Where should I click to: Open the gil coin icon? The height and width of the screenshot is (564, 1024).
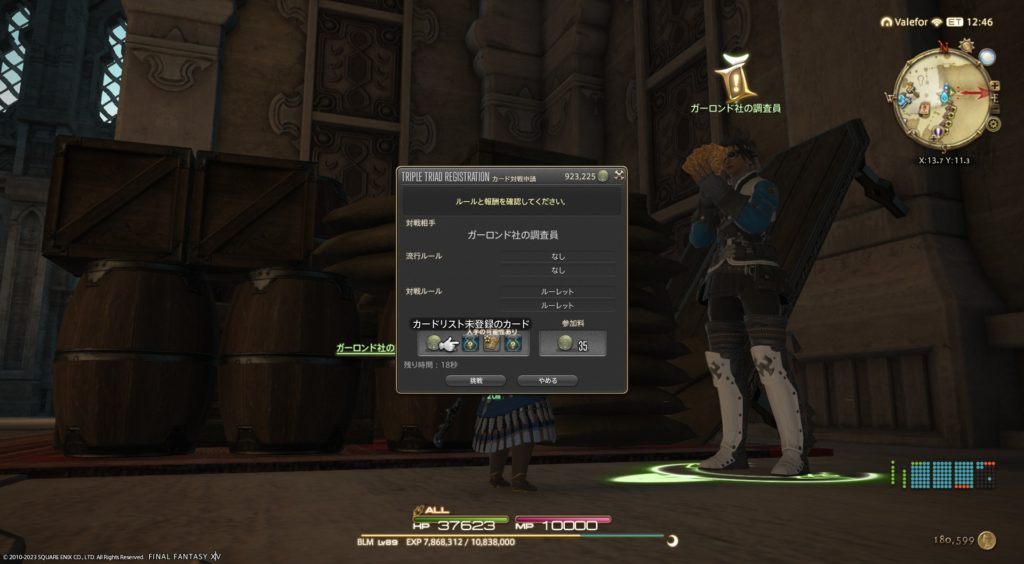[987, 540]
